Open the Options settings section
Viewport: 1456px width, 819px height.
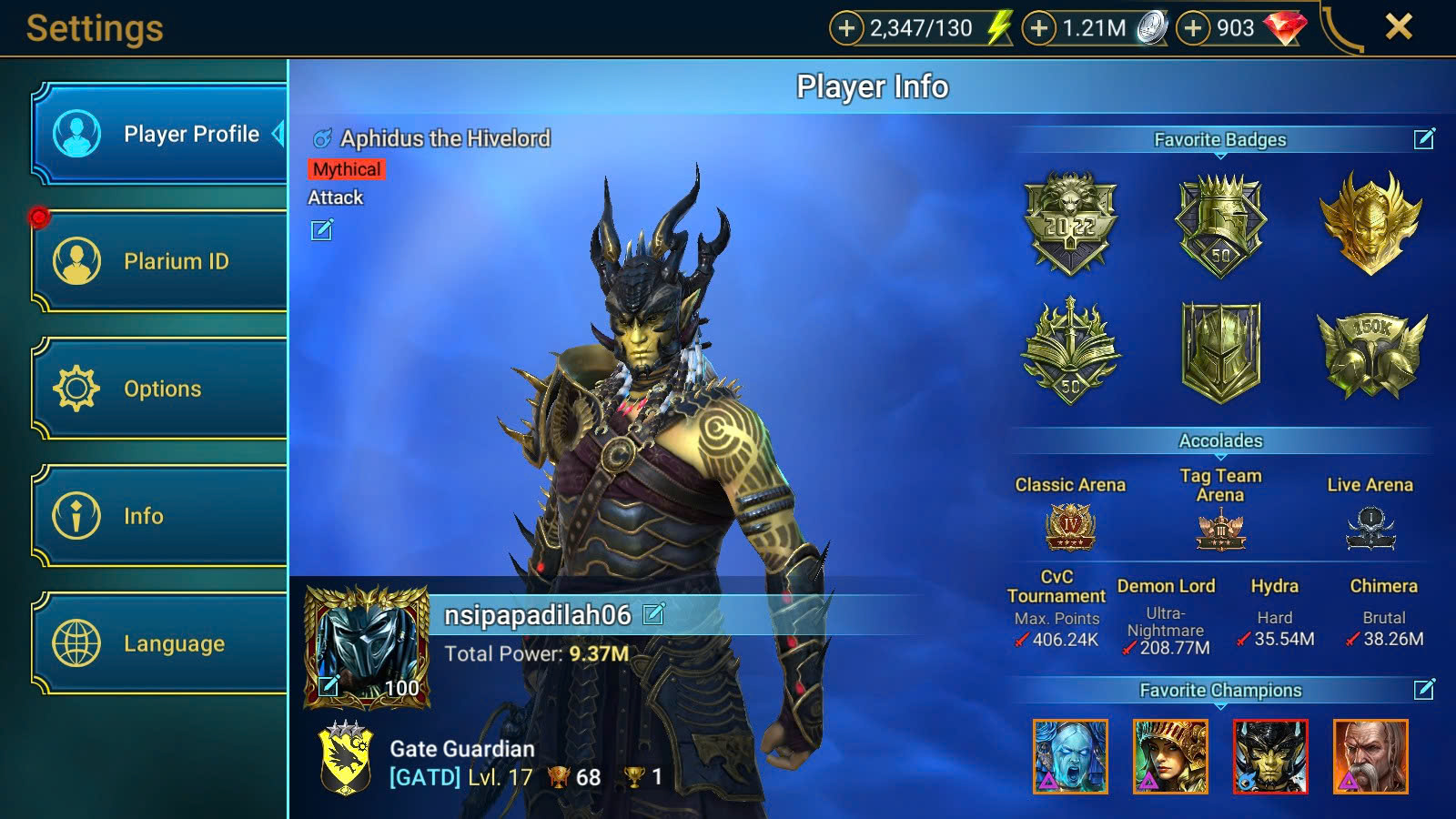(x=160, y=389)
